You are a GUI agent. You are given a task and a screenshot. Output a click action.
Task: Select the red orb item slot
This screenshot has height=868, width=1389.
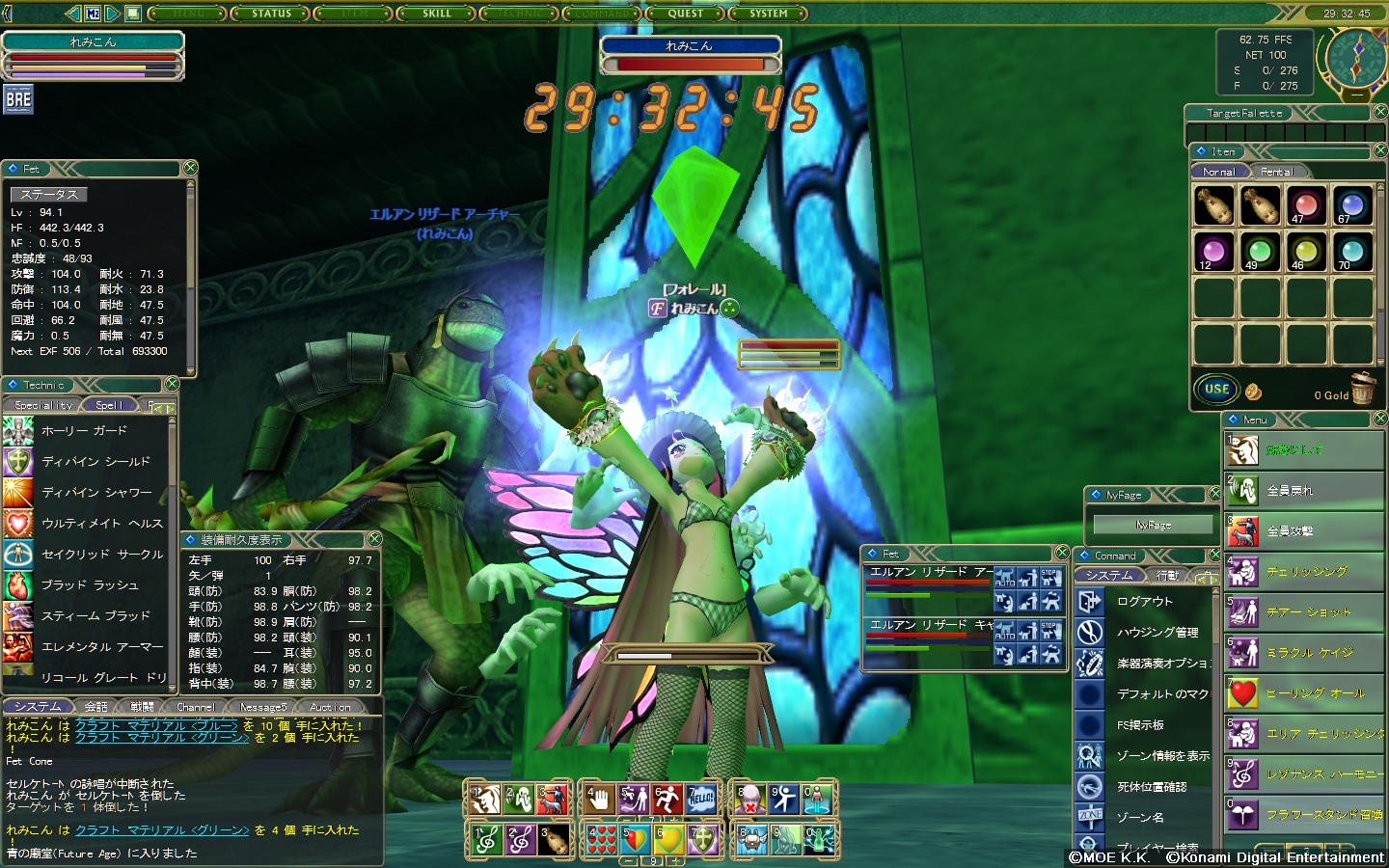[1305, 205]
